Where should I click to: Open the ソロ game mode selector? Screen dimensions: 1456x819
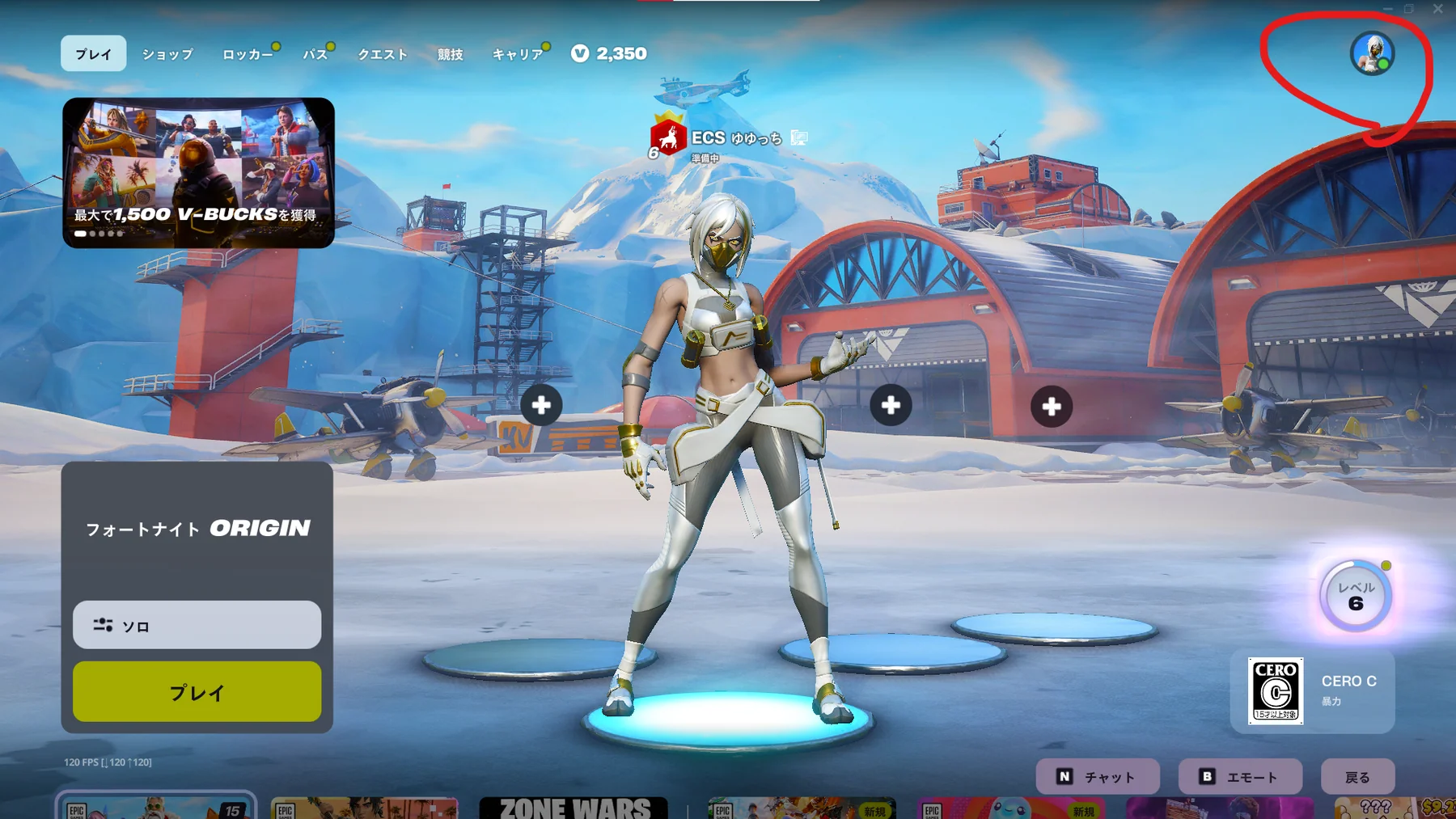click(196, 624)
